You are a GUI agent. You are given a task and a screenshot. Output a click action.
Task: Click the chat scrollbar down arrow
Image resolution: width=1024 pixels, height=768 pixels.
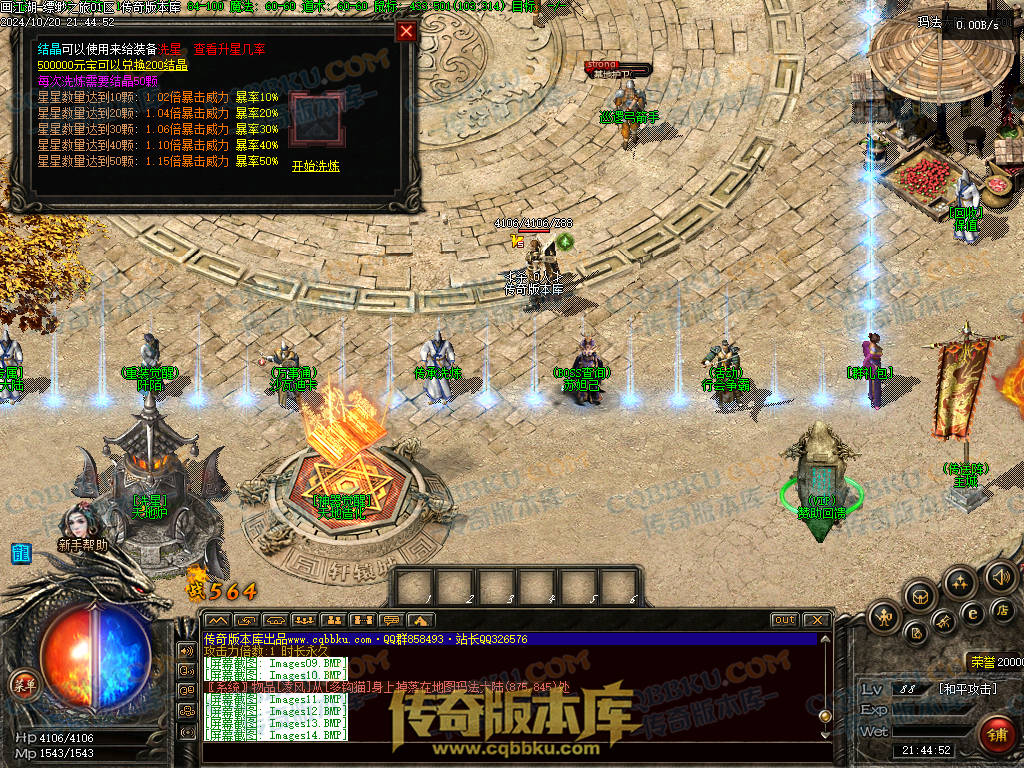pyautogui.click(x=825, y=735)
